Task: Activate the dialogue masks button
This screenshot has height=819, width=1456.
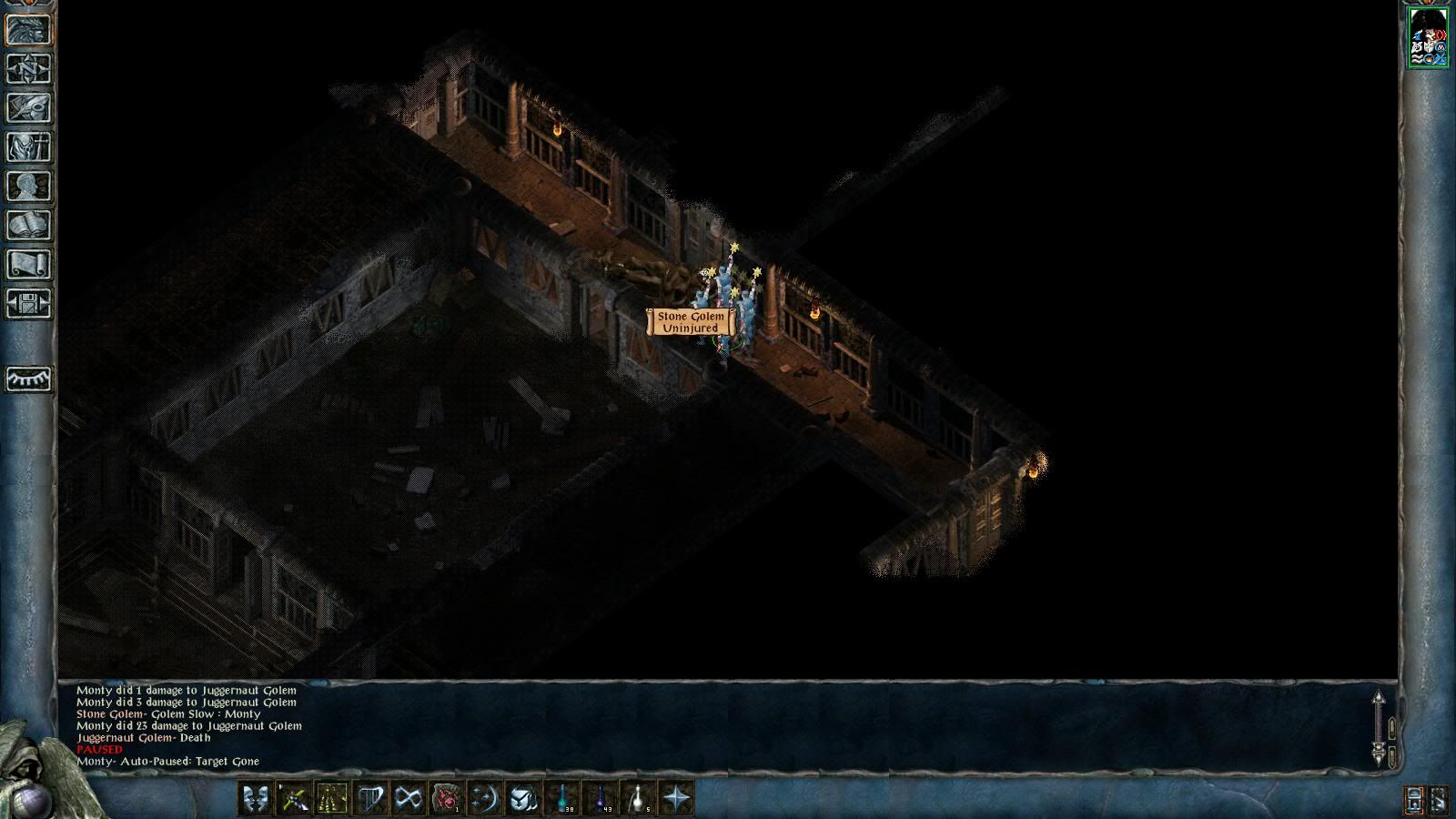Action: pos(256,799)
